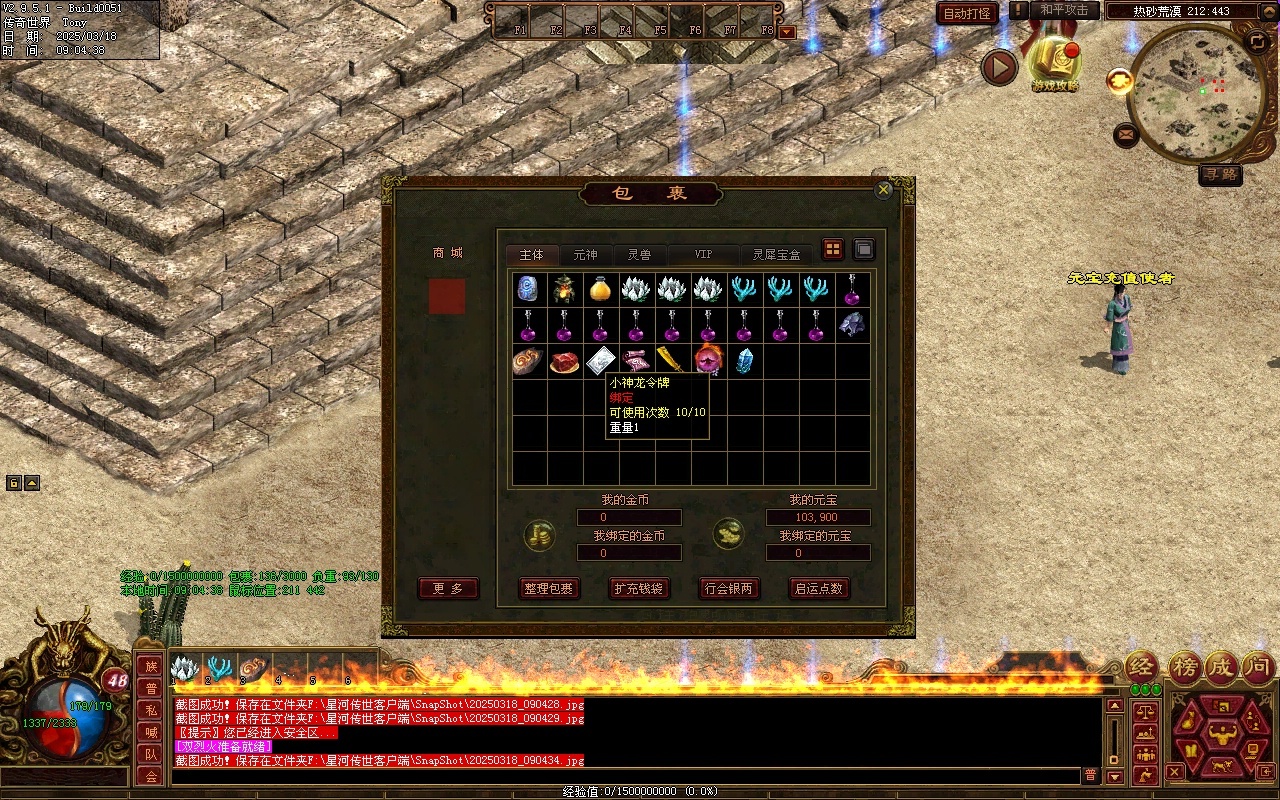
Task: Click the 整理包裹 sort button
Action: (548, 589)
